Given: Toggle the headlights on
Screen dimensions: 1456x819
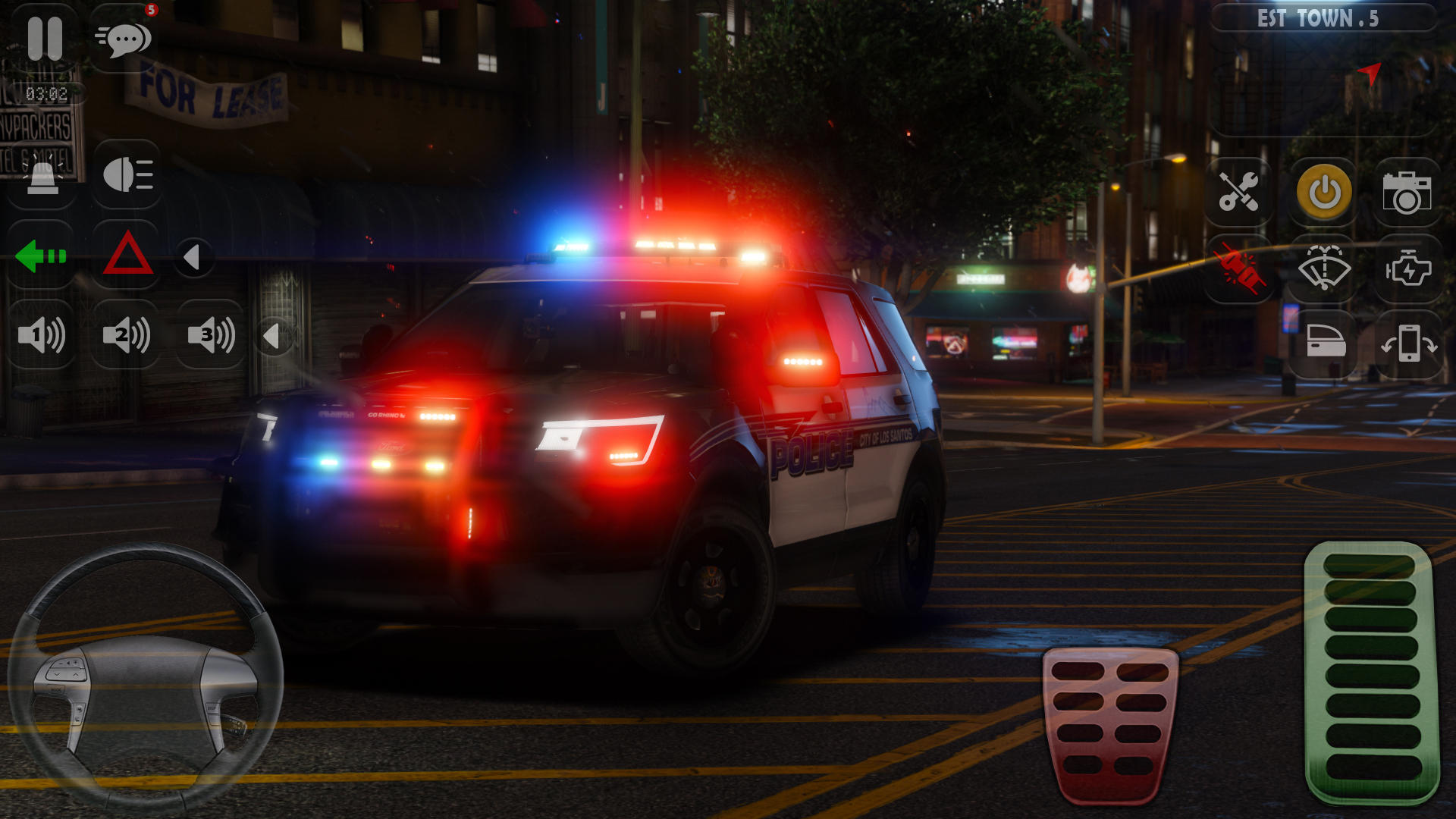Looking at the screenshot, I should 126,174.
